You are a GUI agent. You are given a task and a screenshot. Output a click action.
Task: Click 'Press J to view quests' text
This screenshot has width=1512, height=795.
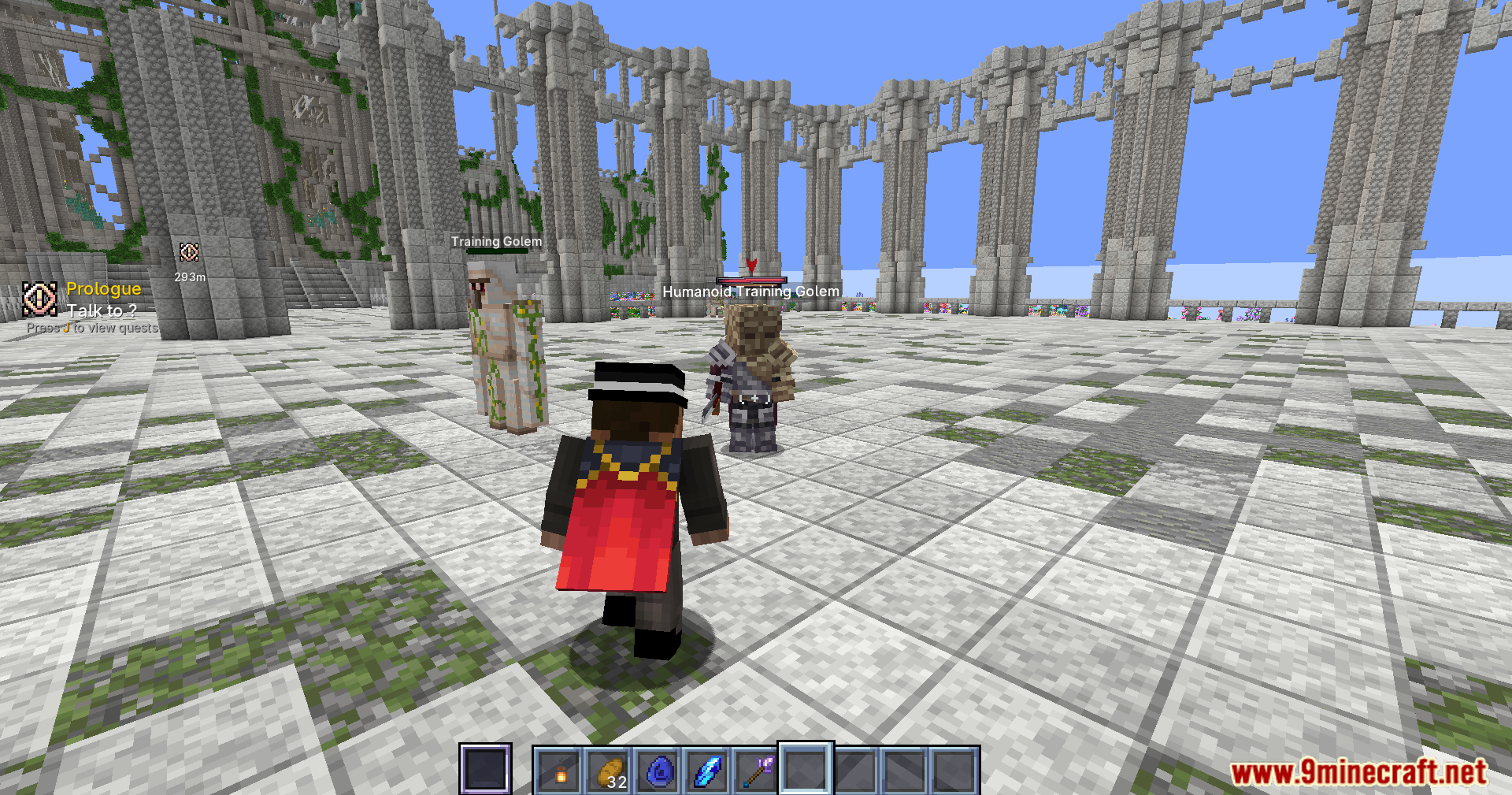click(93, 328)
